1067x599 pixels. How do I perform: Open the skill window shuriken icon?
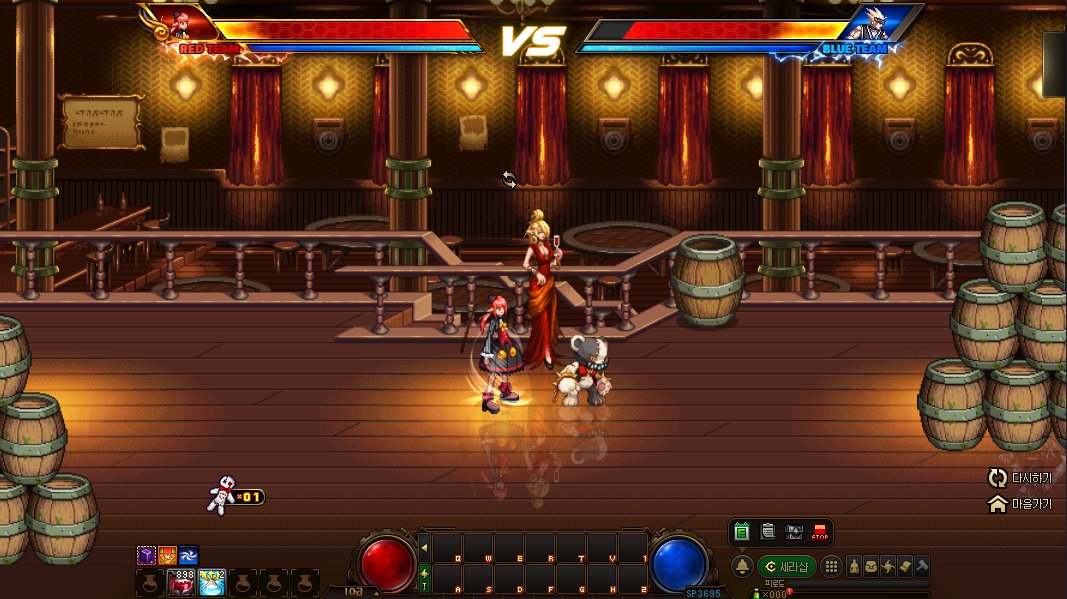pyautogui.click(x=888, y=566)
